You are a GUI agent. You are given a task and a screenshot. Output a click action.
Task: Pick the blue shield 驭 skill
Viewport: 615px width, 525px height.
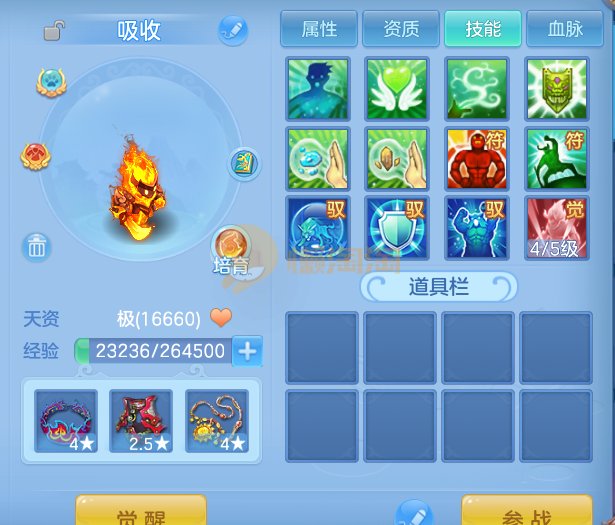pos(397,227)
